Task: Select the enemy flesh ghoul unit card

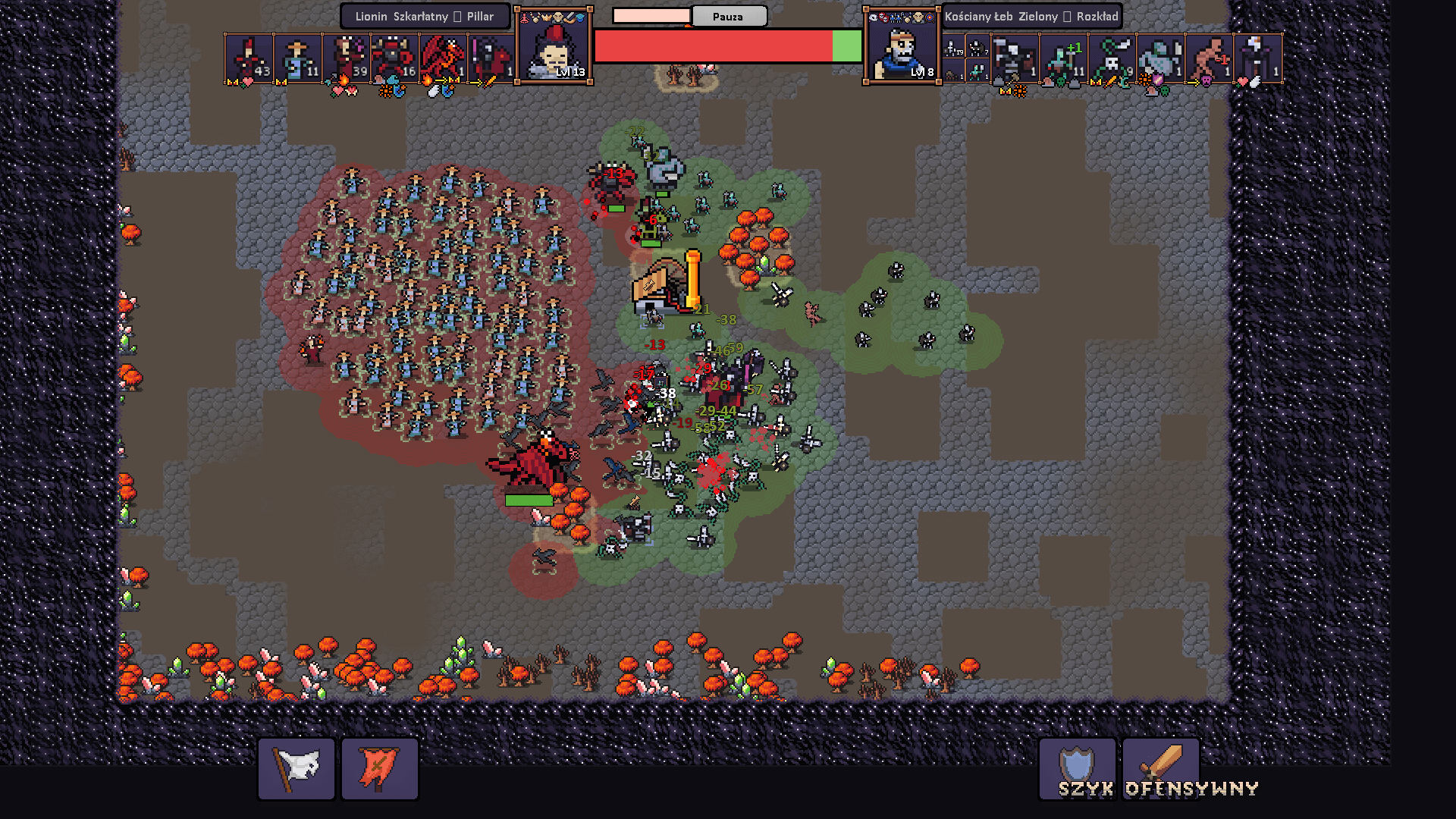Action: pyautogui.click(x=1209, y=58)
